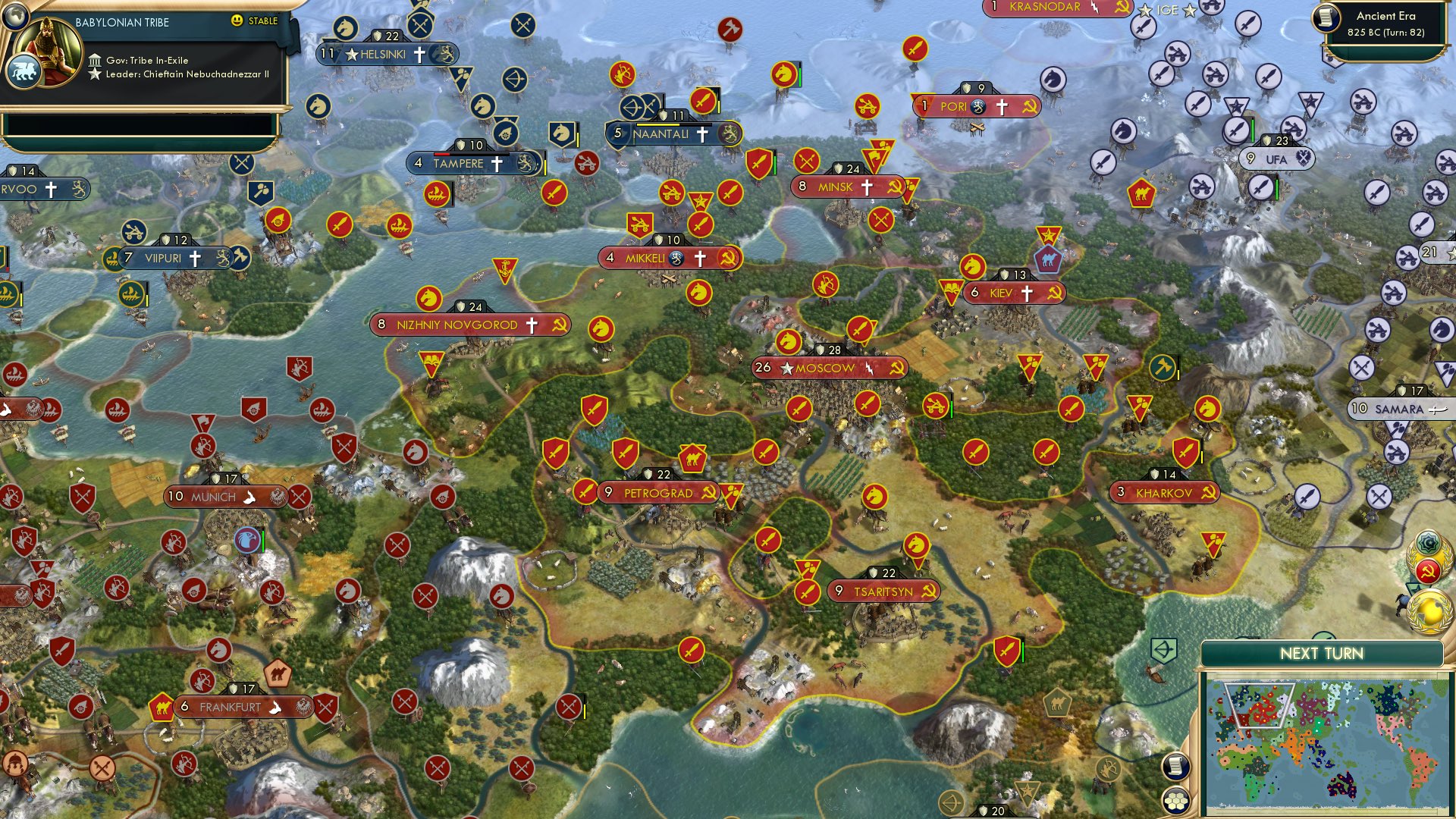Click the cross icon on Kiev's banner
The width and height of the screenshot is (1456, 819).
(x=1029, y=293)
